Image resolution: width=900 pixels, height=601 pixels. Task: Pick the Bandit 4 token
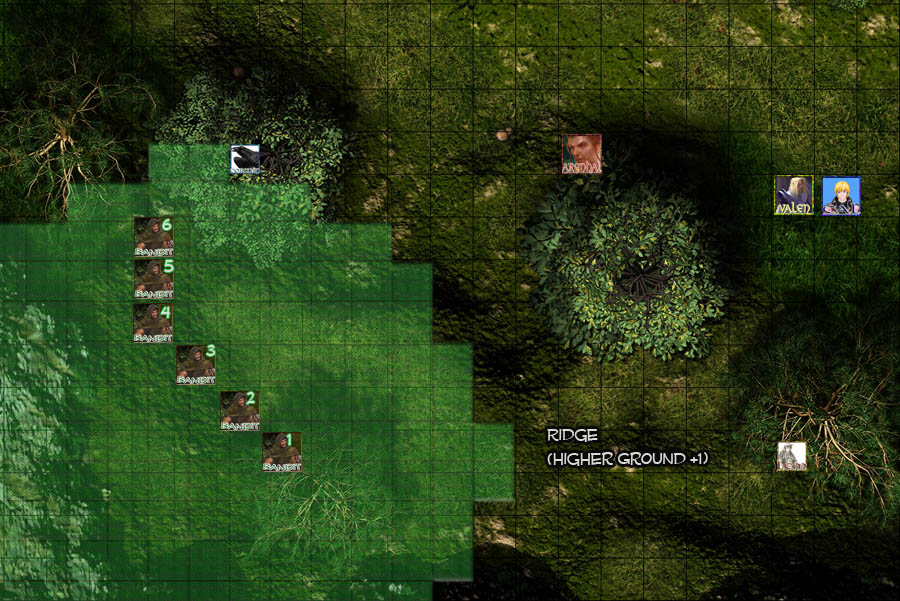153,323
